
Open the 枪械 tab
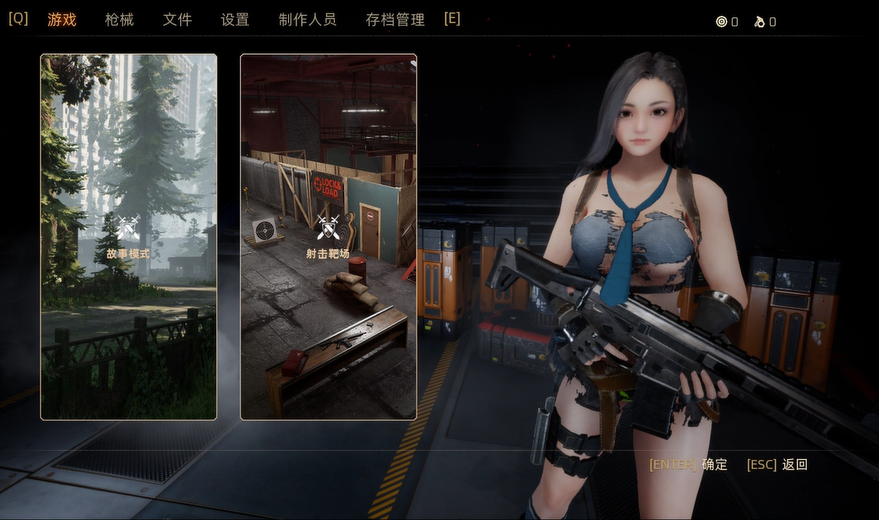(x=119, y=20)
